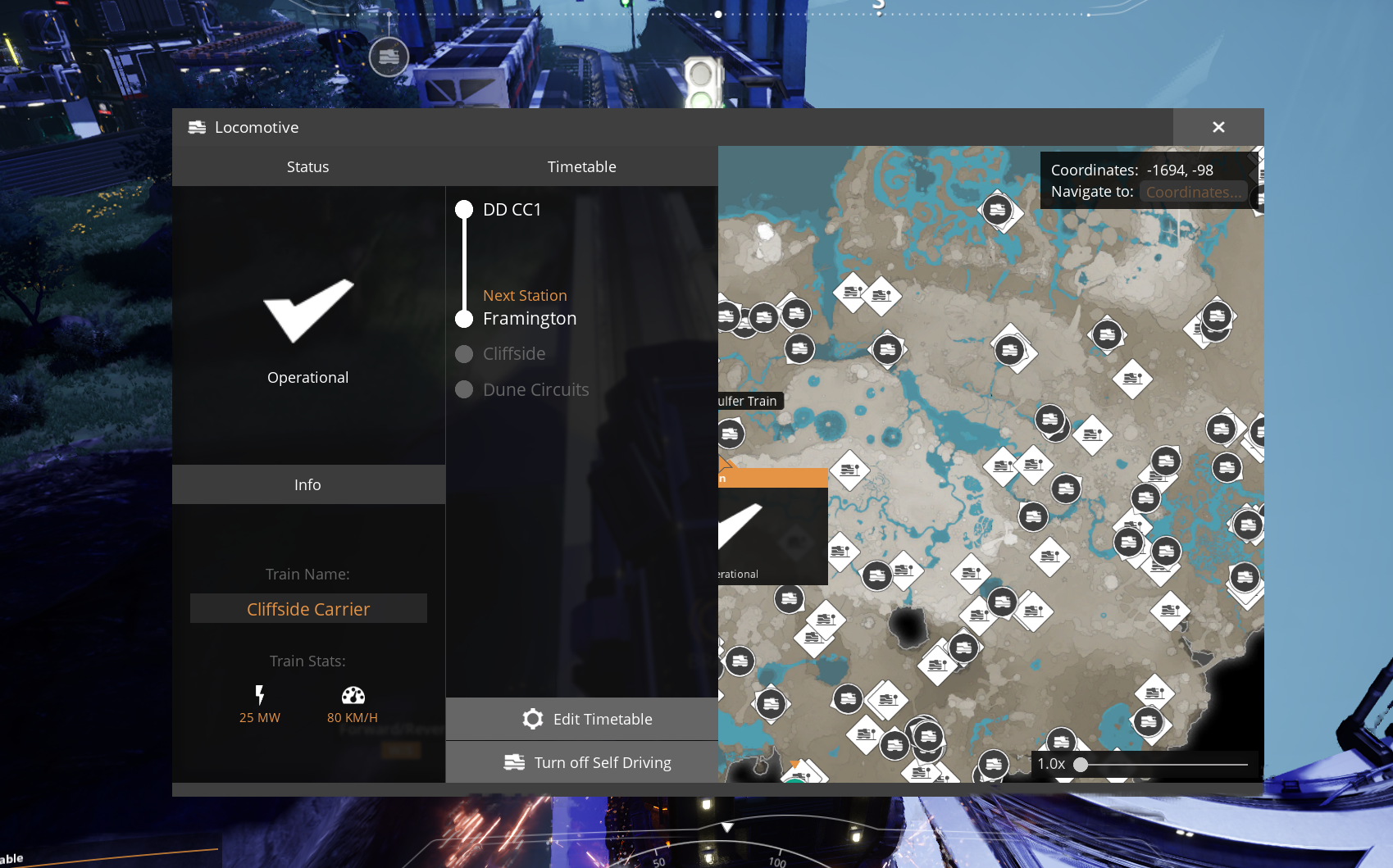Select the DD CC1 station entry
1393x868 pixels.
[512, 210]
